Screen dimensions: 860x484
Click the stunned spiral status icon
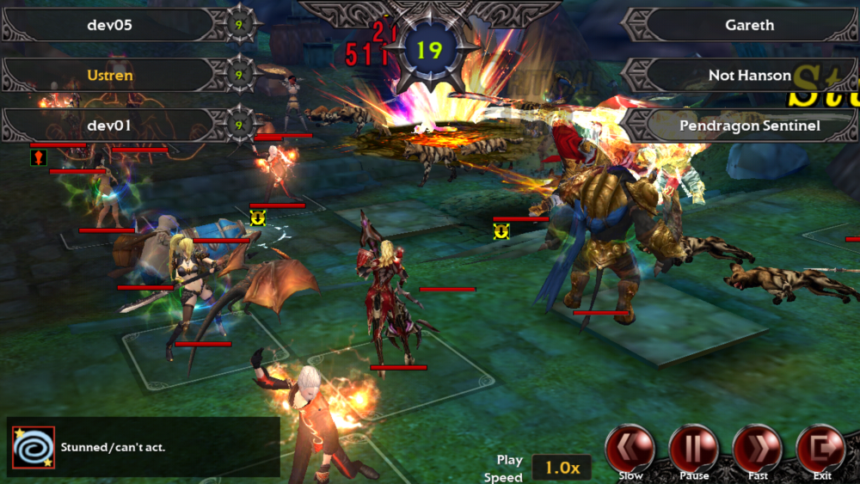[34, 447]
